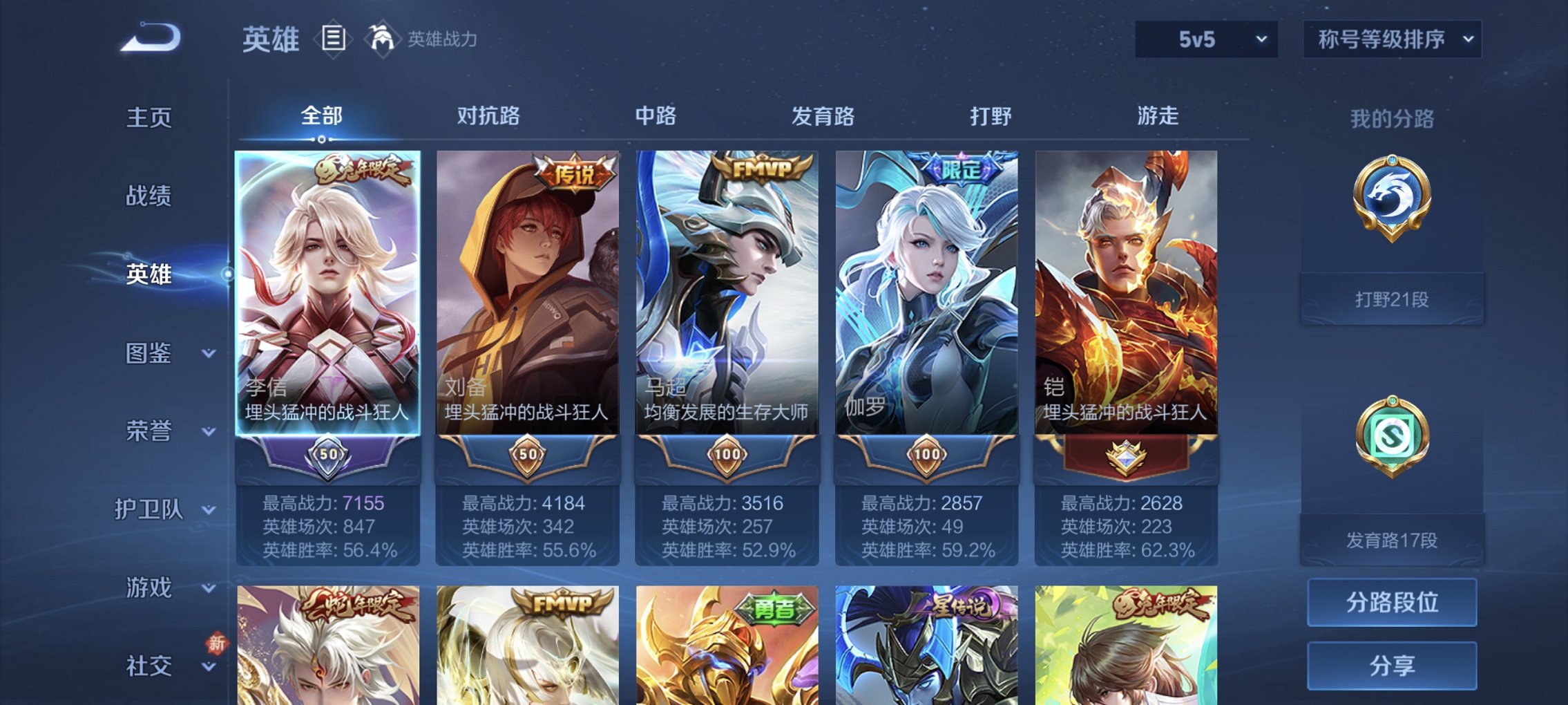The height and width of the screenshot is (705, 1568).
Task: Click the FMVP badge on 马超's card
Action: [x=760, y=167]
